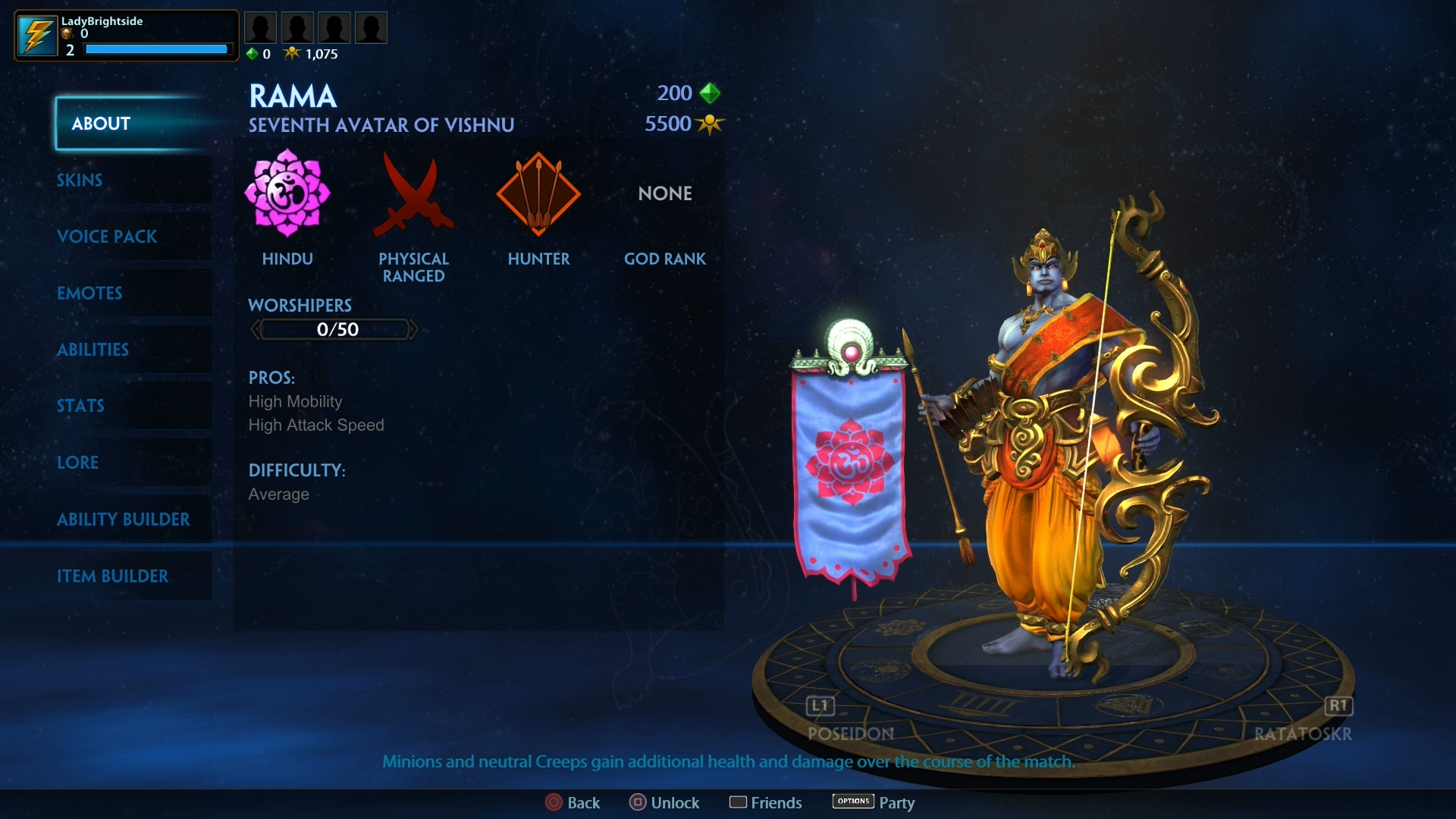Click the favor cost sun icon
The image size is (1456, 819).
710,124
